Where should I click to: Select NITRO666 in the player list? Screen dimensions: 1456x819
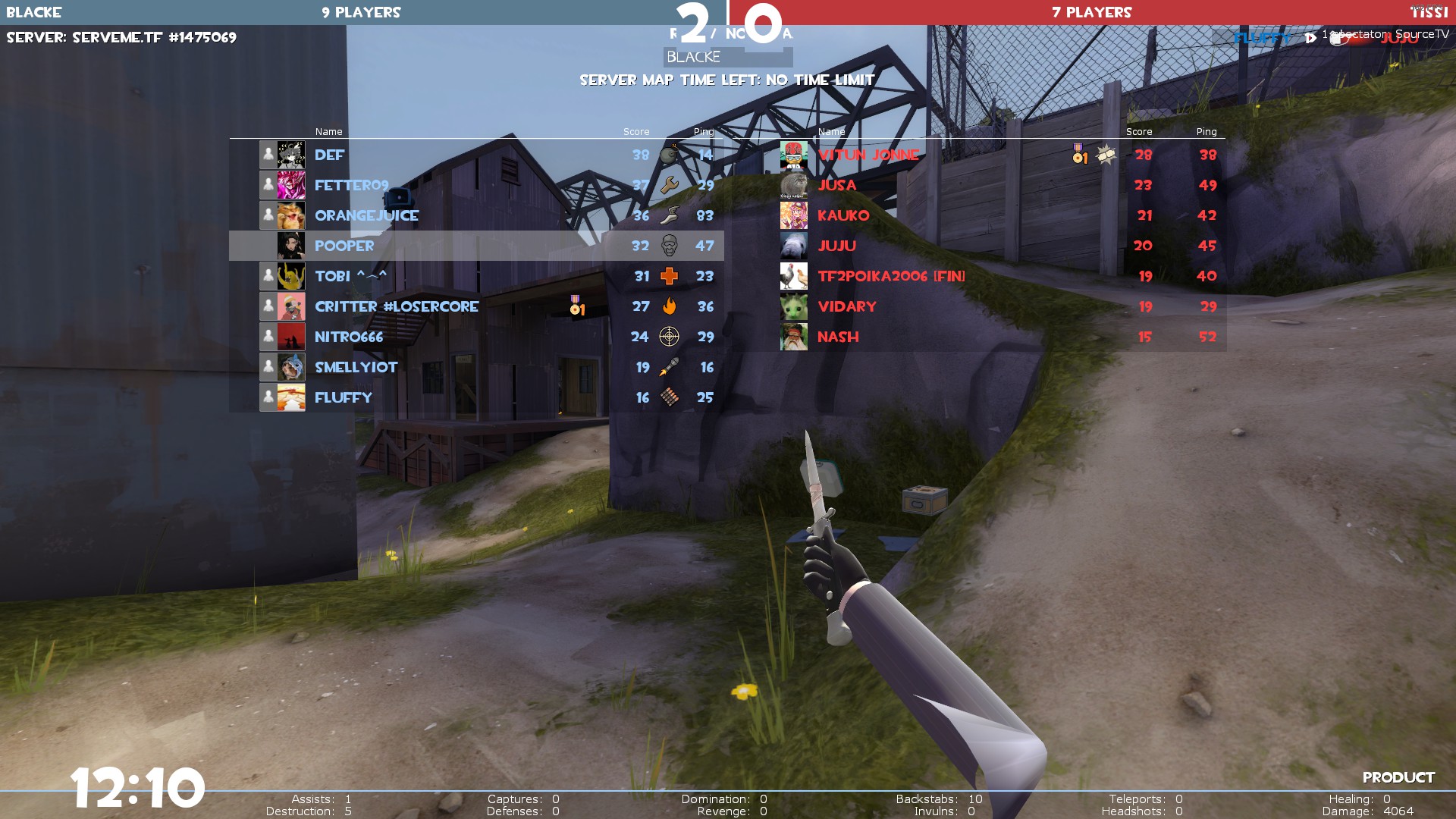349,337
